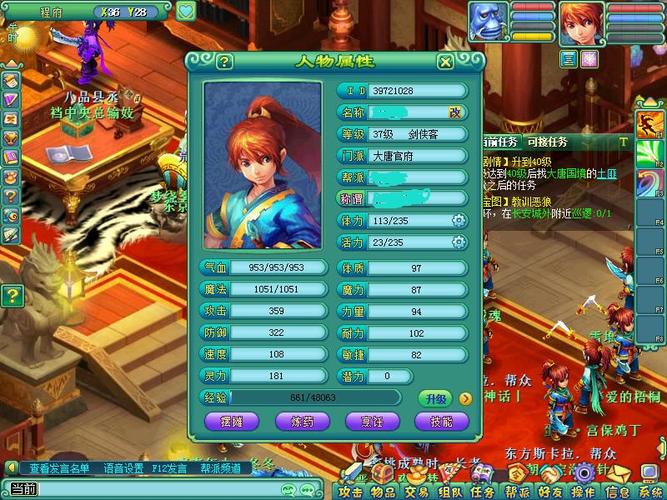Click the 改 rename button beside 名称
The height and width of the screenshot is (500, 667).
(x=455, y=112)
